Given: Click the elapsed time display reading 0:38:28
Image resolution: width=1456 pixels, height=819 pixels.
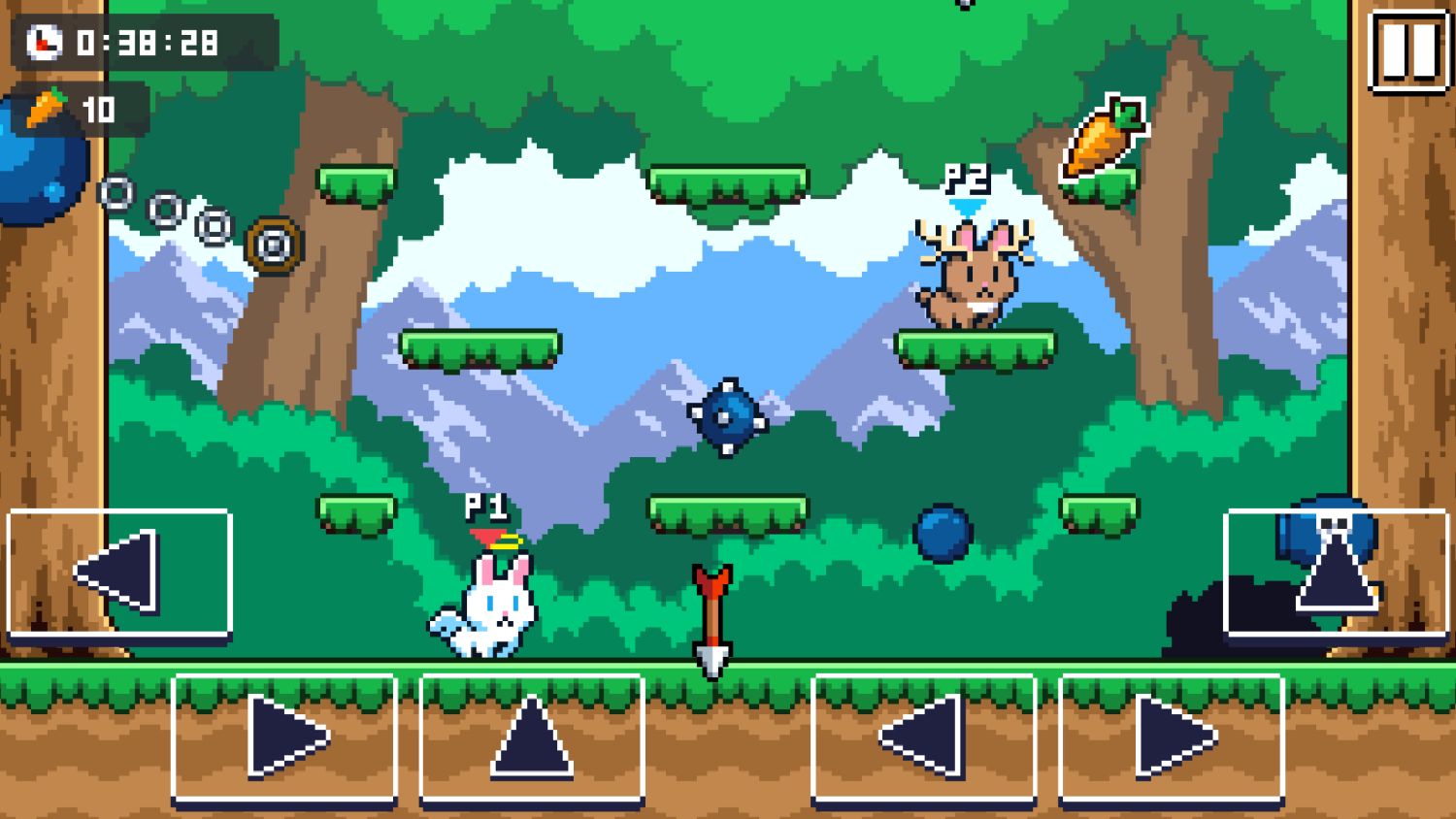Looking at the screenshot, I should [148, 43].
